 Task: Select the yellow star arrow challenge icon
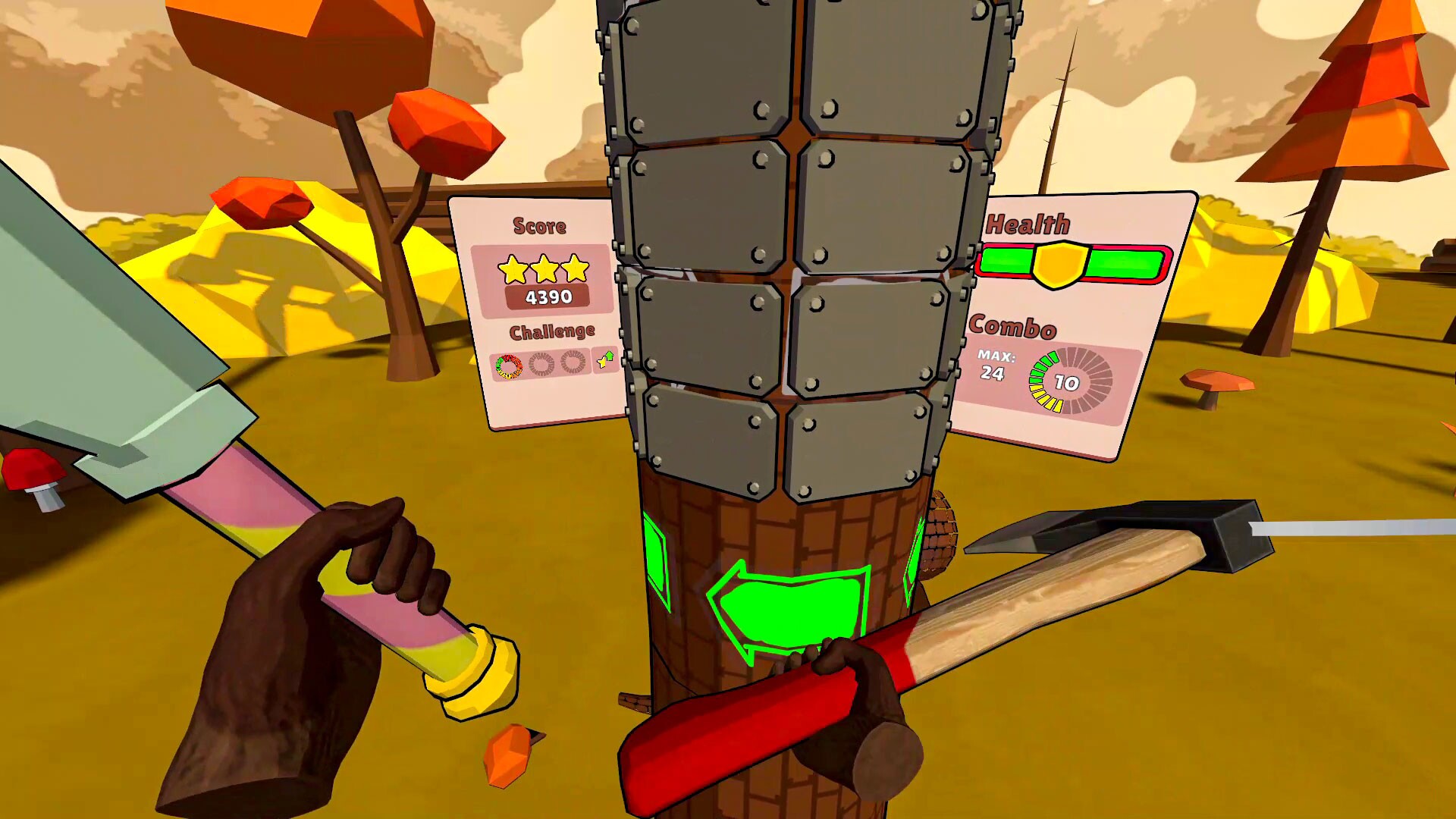coord(604,359)
